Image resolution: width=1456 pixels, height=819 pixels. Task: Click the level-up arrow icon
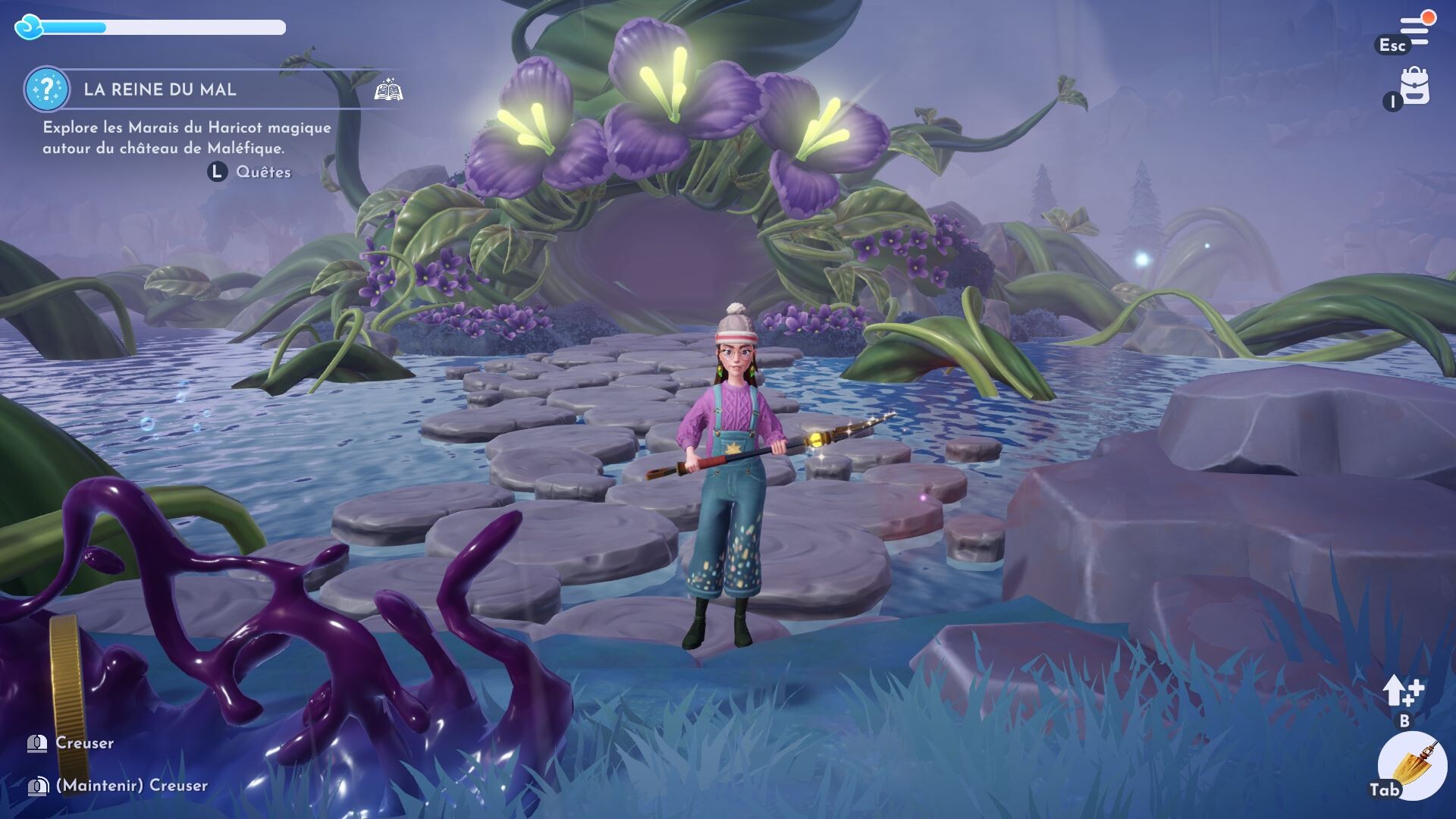(x=1401, y=691)
